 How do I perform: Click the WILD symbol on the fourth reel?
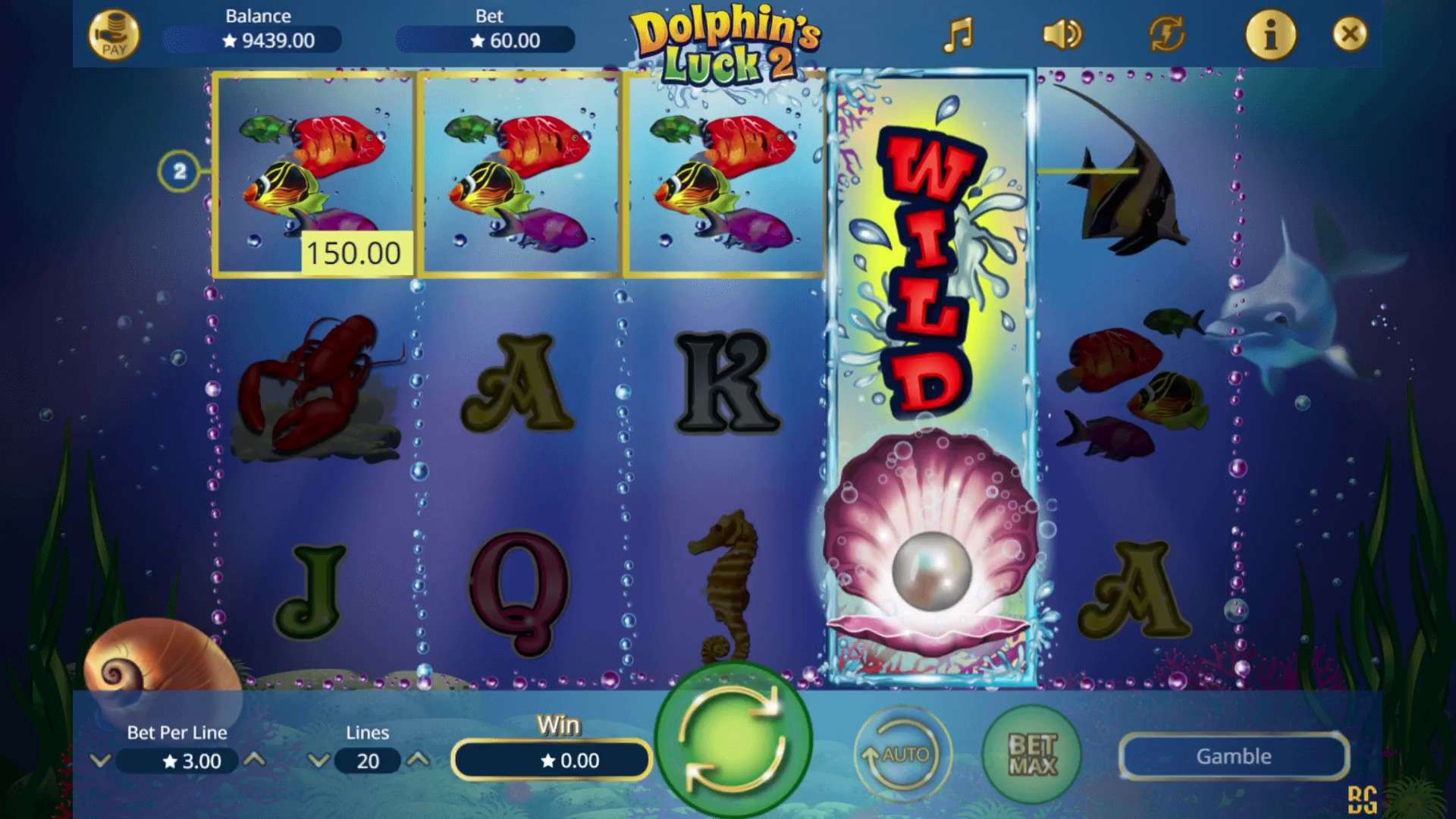[x=929, y=273]
